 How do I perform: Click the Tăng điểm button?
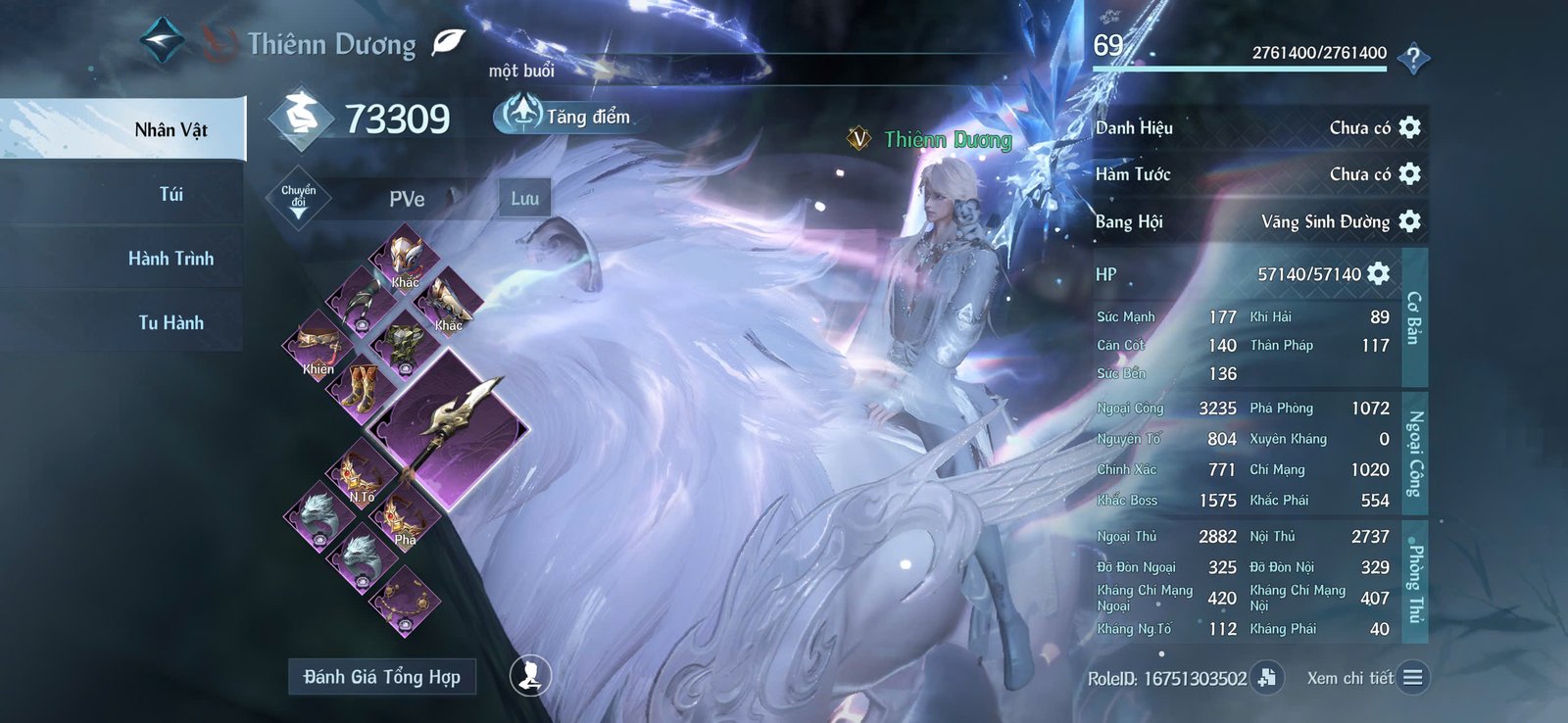coord(564,116)
